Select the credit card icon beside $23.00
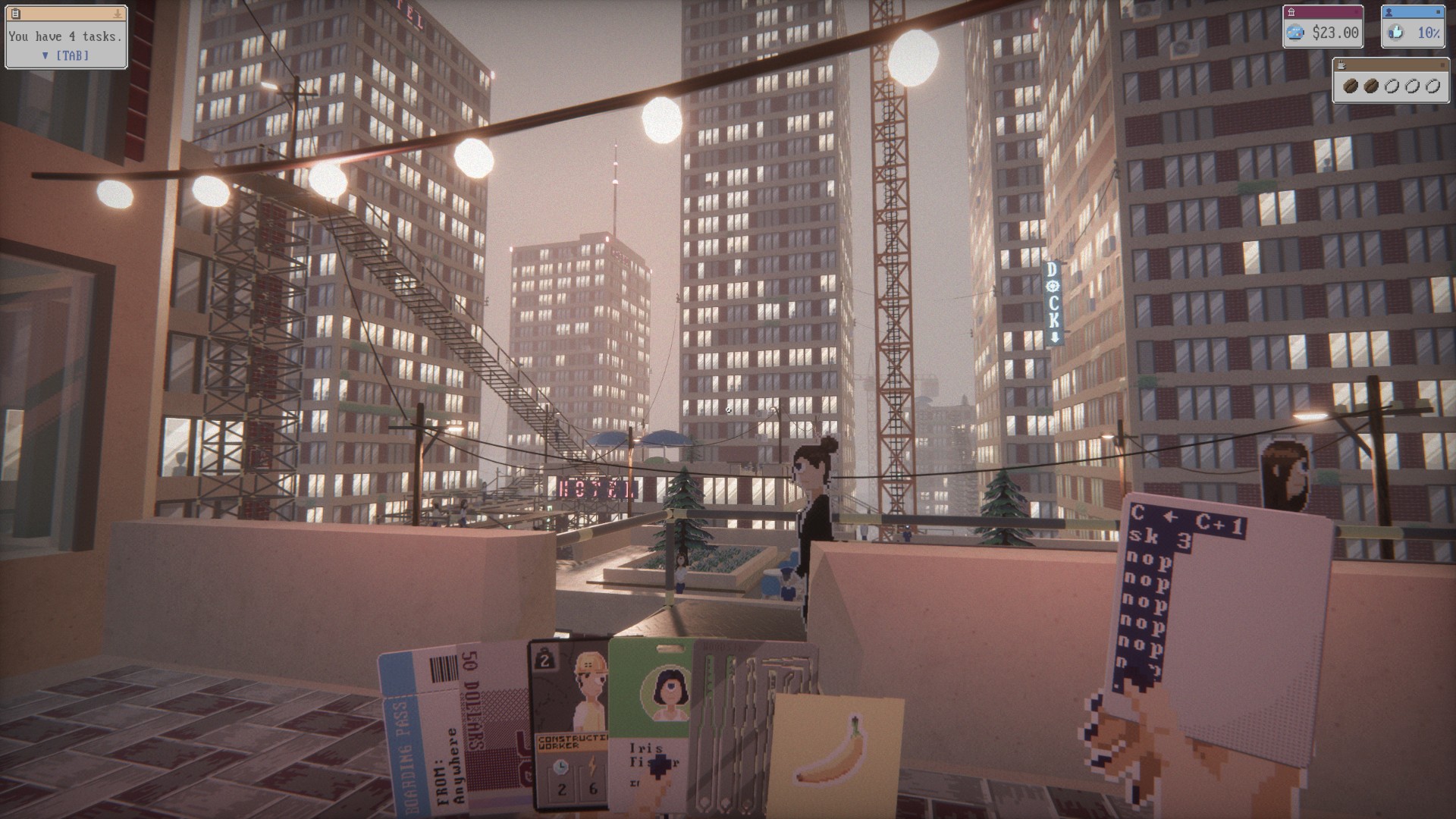Screen dimensions: 1456x819 [x=1295, y=33]
